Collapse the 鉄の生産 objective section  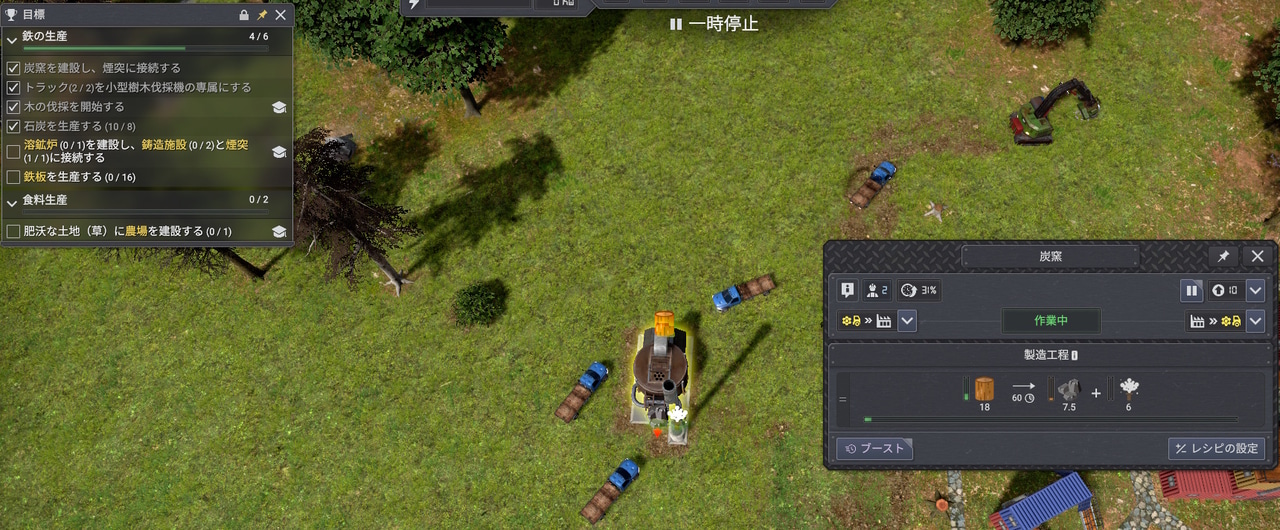click(x=12, y=38)
